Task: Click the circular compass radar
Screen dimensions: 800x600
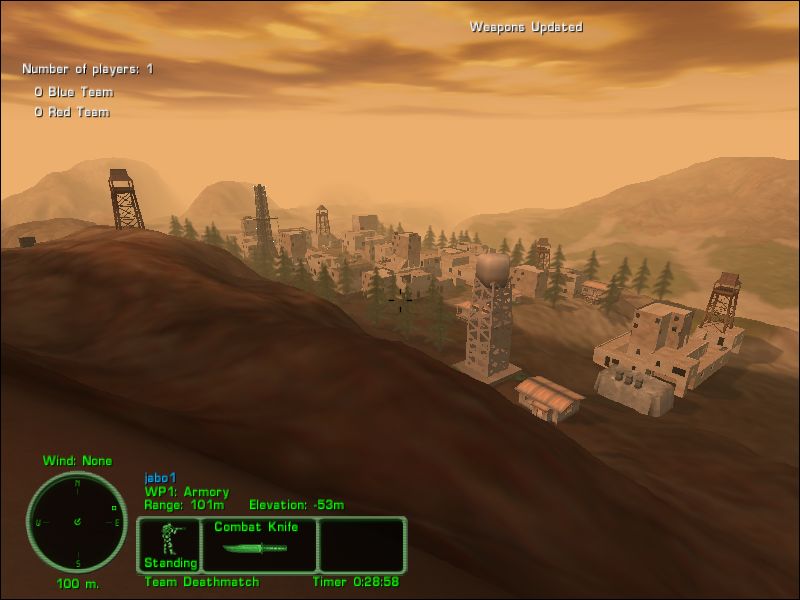Action: pyautogui.click(x=77, y=522)
